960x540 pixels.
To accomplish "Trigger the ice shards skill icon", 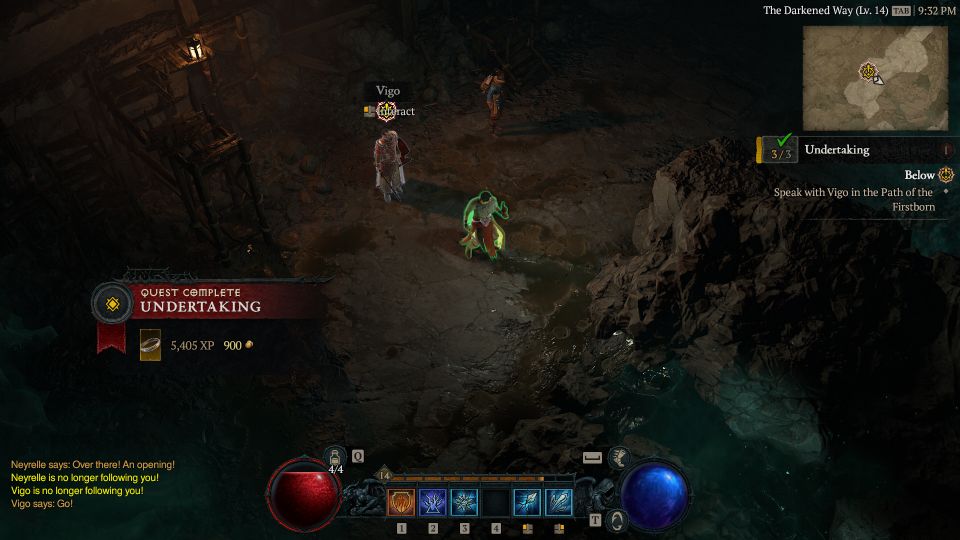I will pyautogui.click(x=560, y=502).
